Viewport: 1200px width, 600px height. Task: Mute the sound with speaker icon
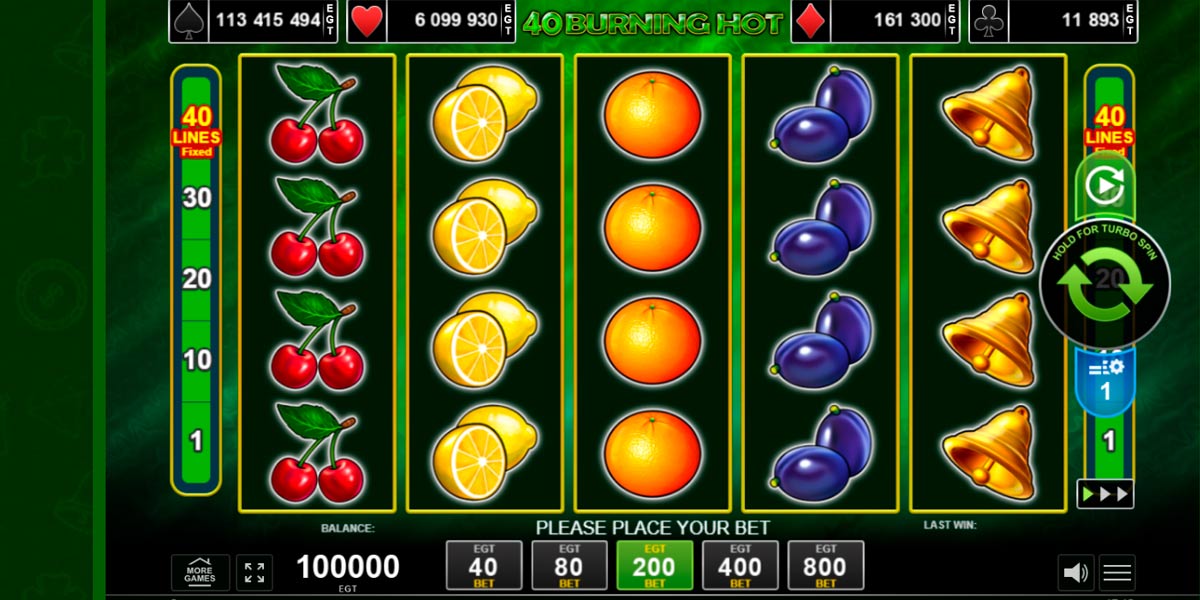point(1075,573)
